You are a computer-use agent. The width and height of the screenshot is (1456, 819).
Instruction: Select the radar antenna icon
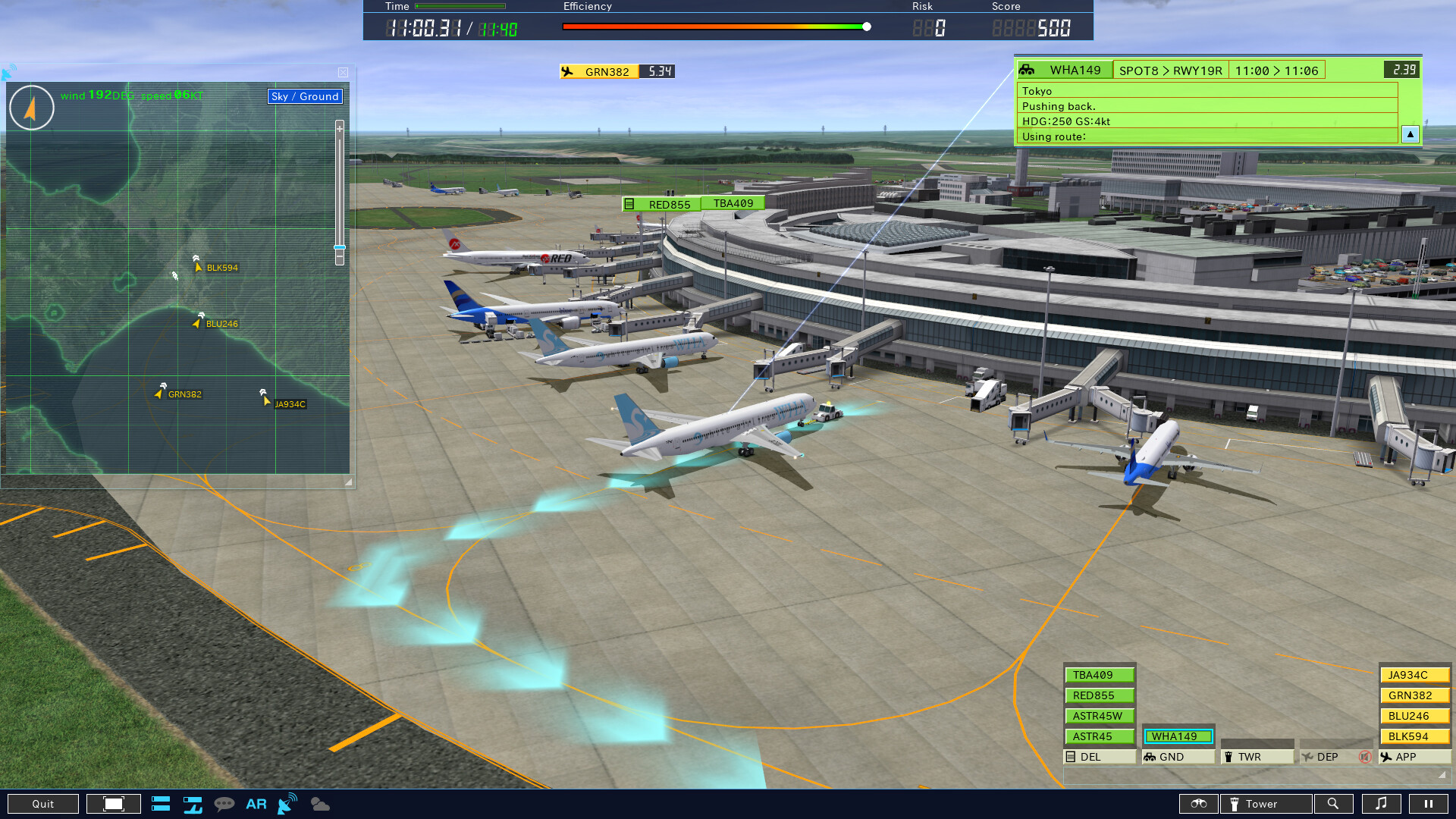286,802
